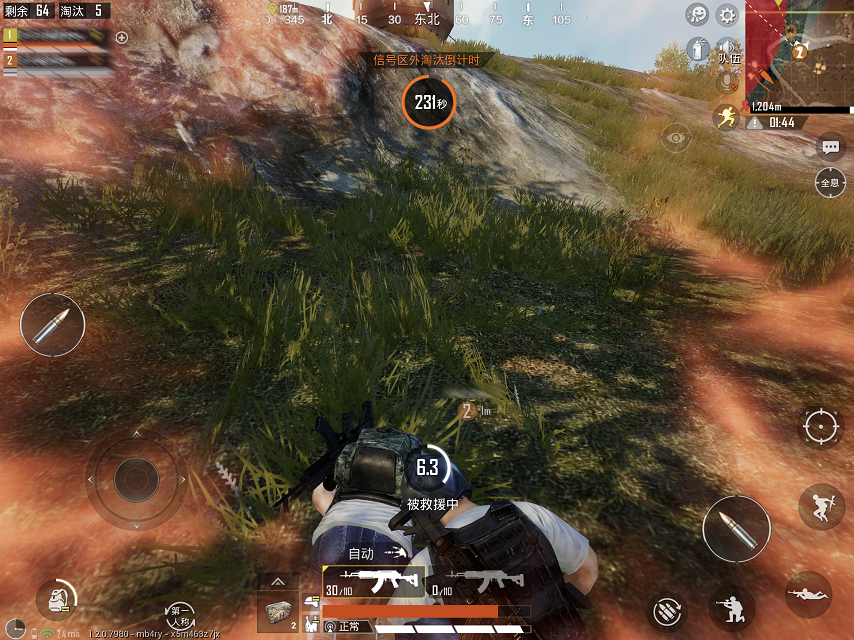Screen dimensions: 854x640
Task: Tap the 全息 hologram button
Action: [830, 183]
